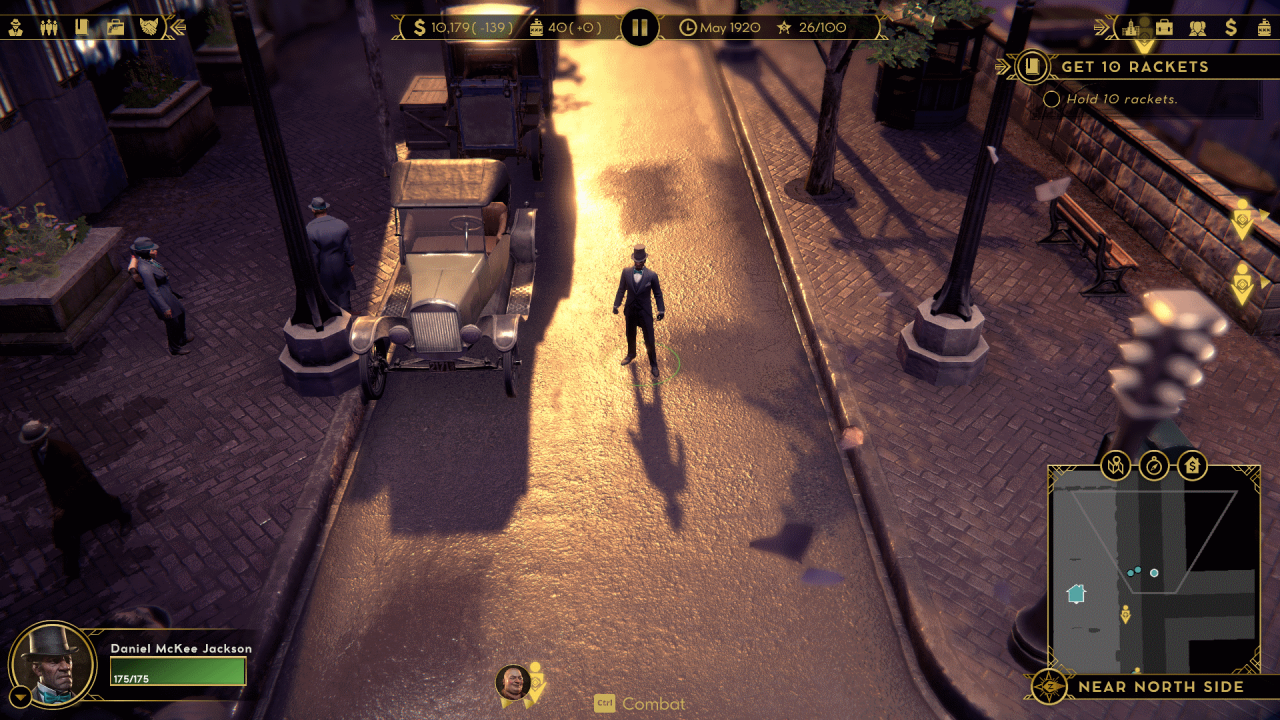Open the full map from minimap button
Viewport: 1280px width, 720px height.
1116,465
